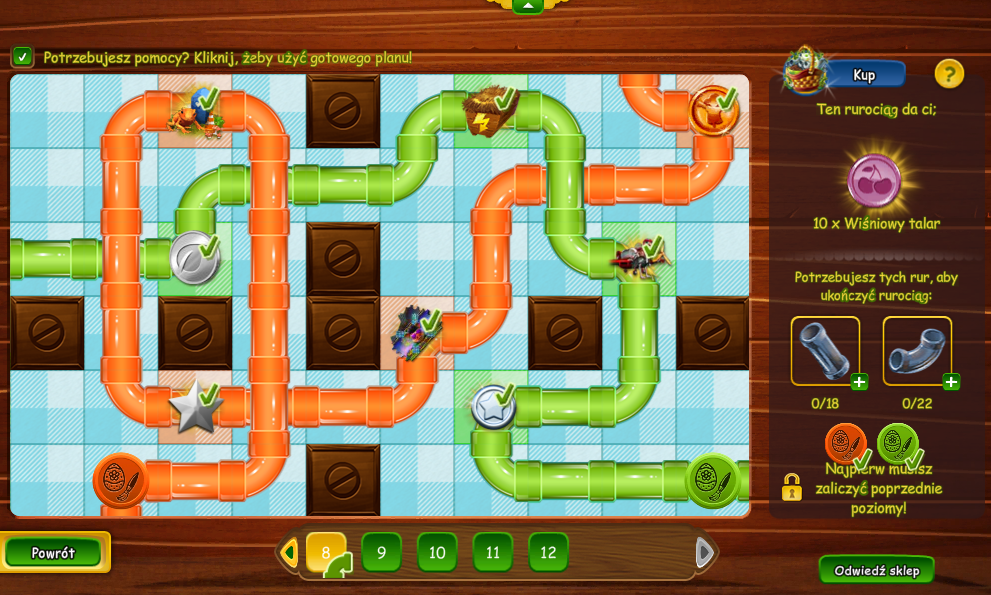Viewport: 991px width, 595px height.
Task: Open help with the yellow question mark
Action: point(949,73)
